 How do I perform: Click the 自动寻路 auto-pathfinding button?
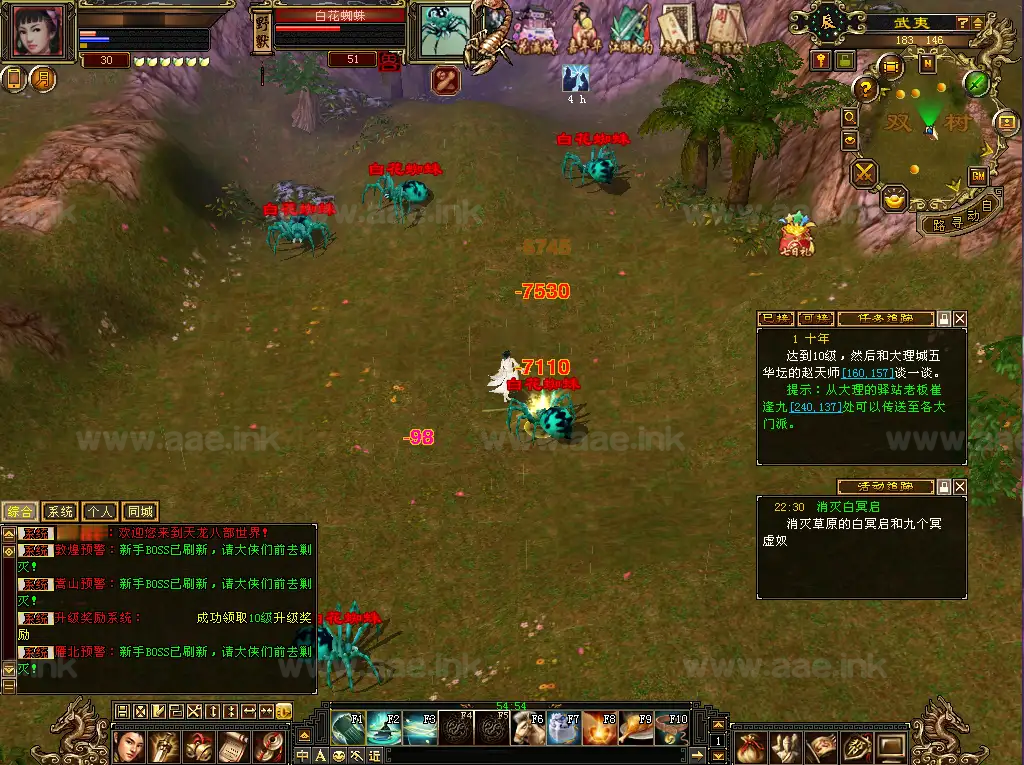pos(958,219)
